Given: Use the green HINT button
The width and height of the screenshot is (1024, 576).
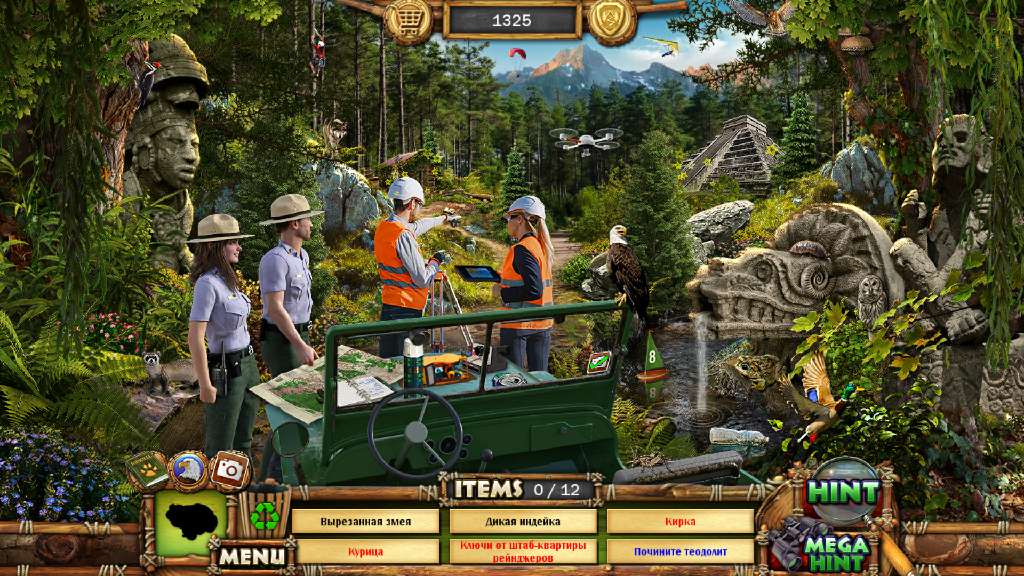Looking at the screenshot, I should (x=843, y=492).
